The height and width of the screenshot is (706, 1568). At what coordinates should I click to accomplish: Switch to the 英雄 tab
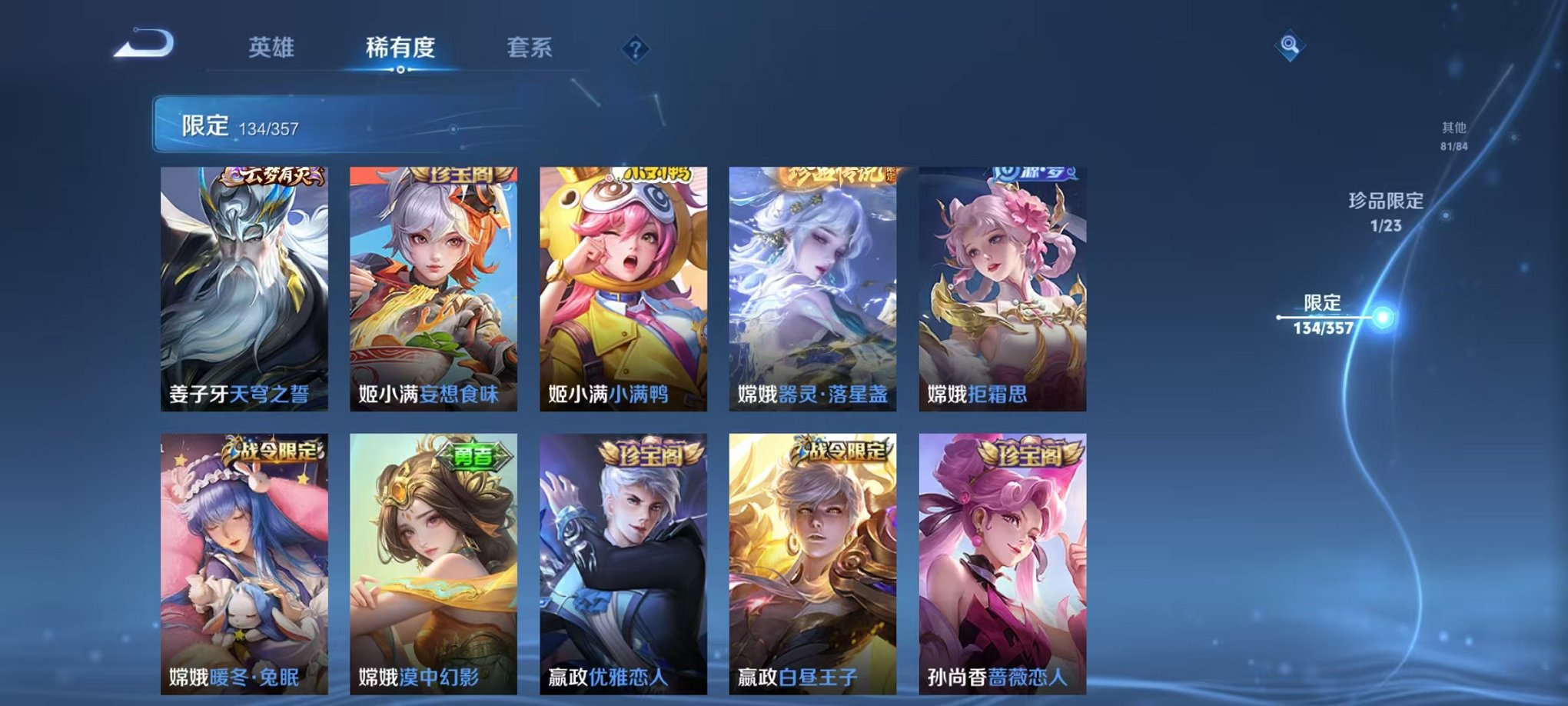(x=271, y=46)
